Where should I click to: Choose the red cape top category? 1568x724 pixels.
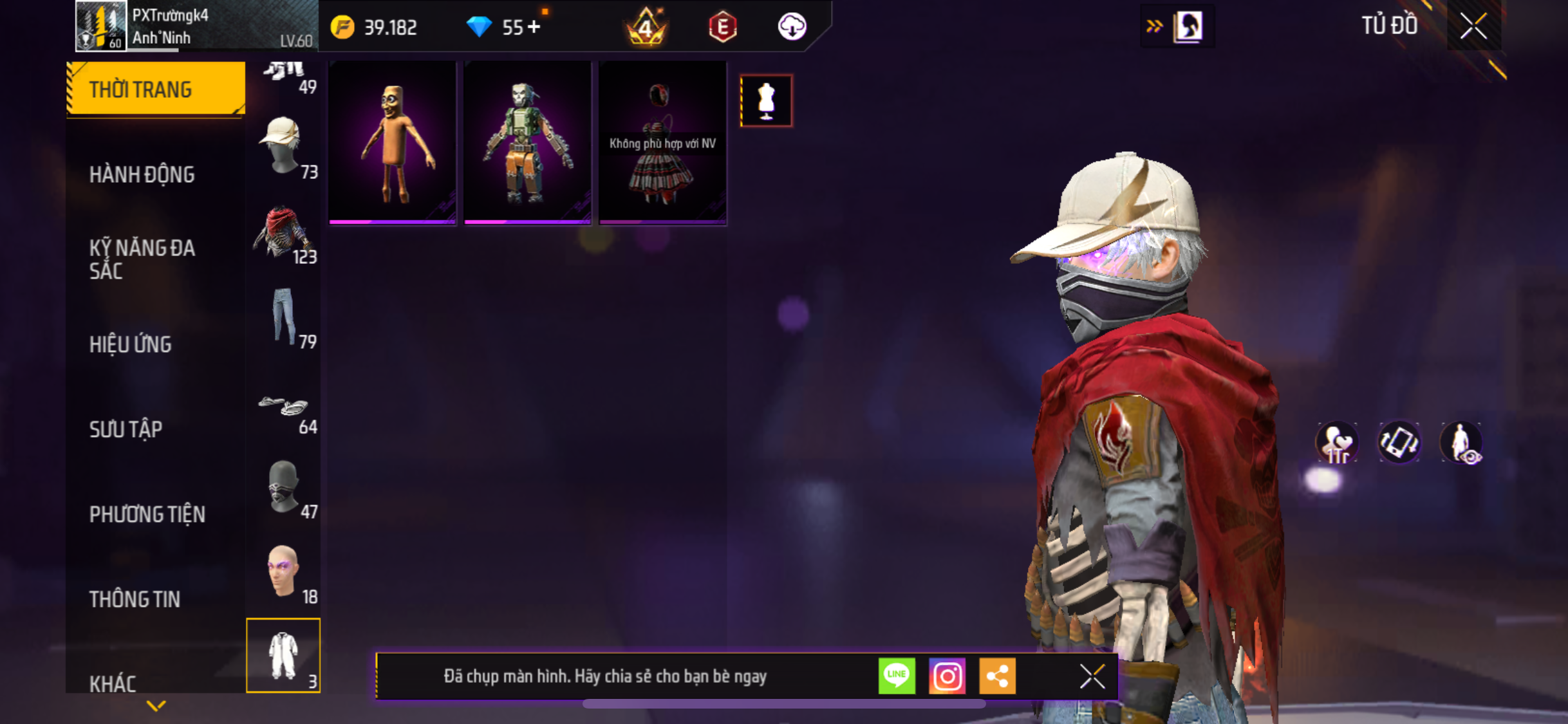[283, 233]
